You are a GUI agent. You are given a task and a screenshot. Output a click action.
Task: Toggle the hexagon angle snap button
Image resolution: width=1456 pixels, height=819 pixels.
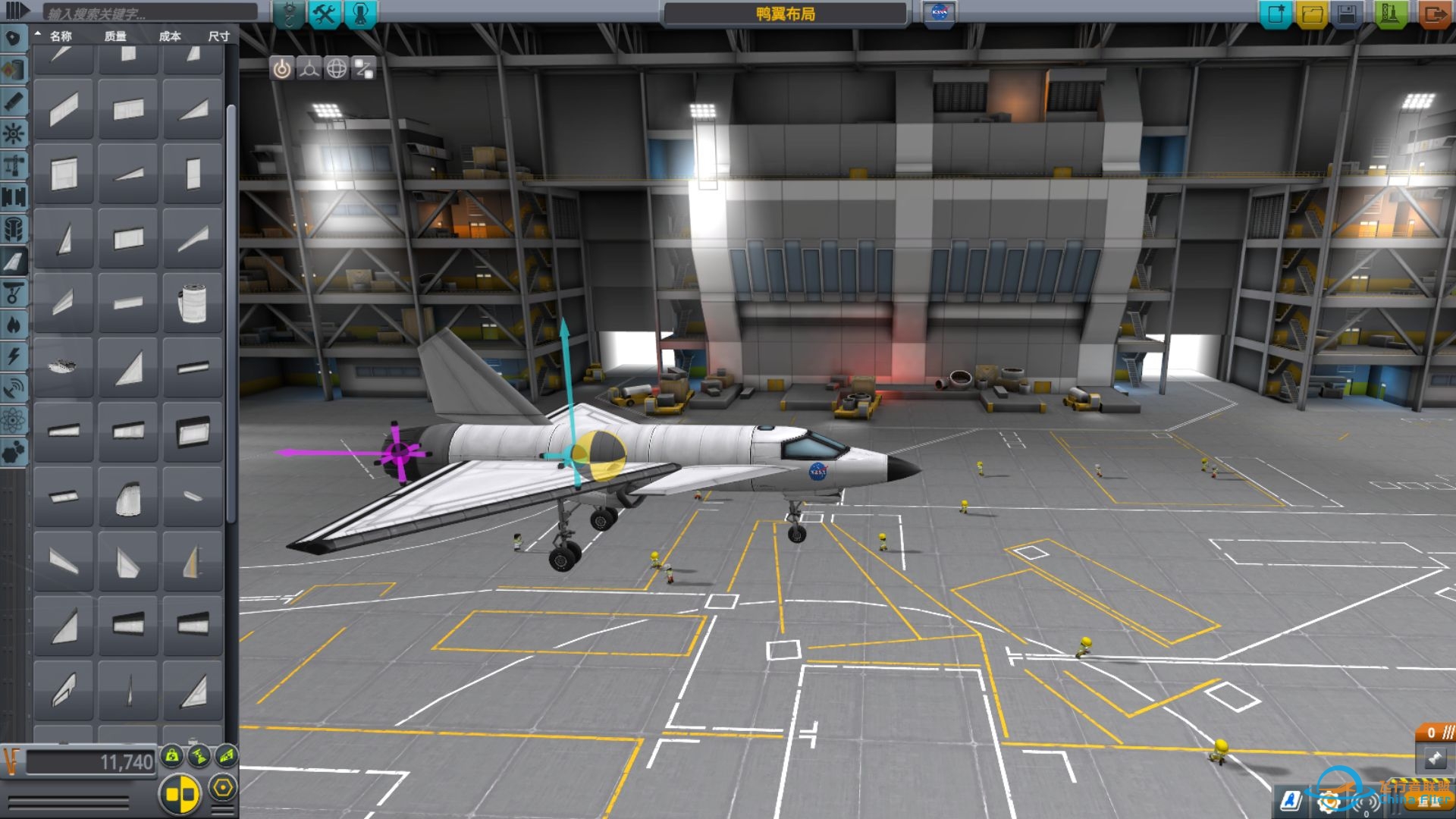[222, 788]
